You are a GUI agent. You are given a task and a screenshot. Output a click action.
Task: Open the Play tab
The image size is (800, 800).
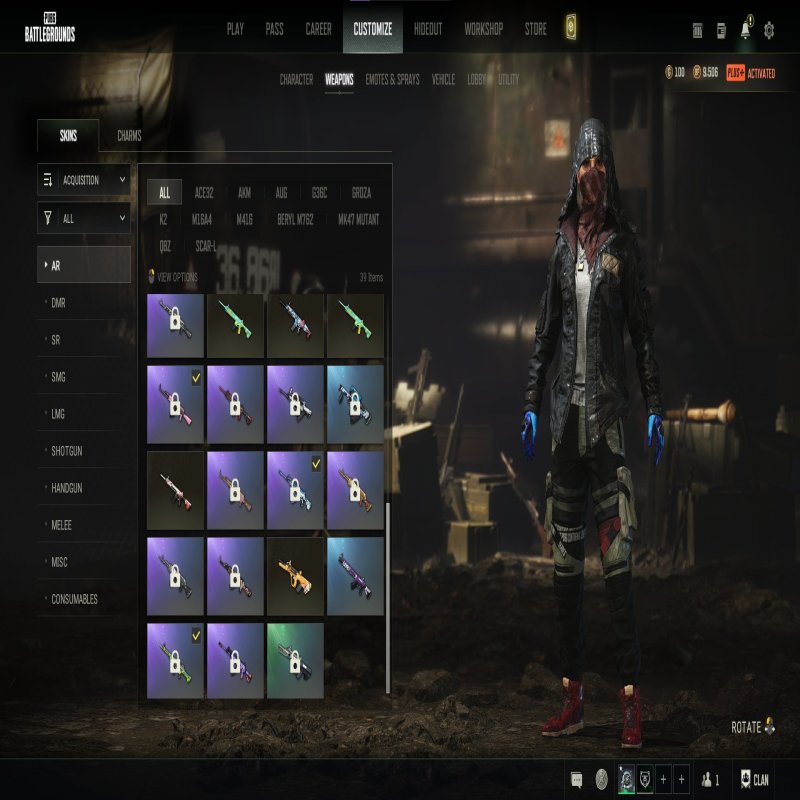(235, 30)
